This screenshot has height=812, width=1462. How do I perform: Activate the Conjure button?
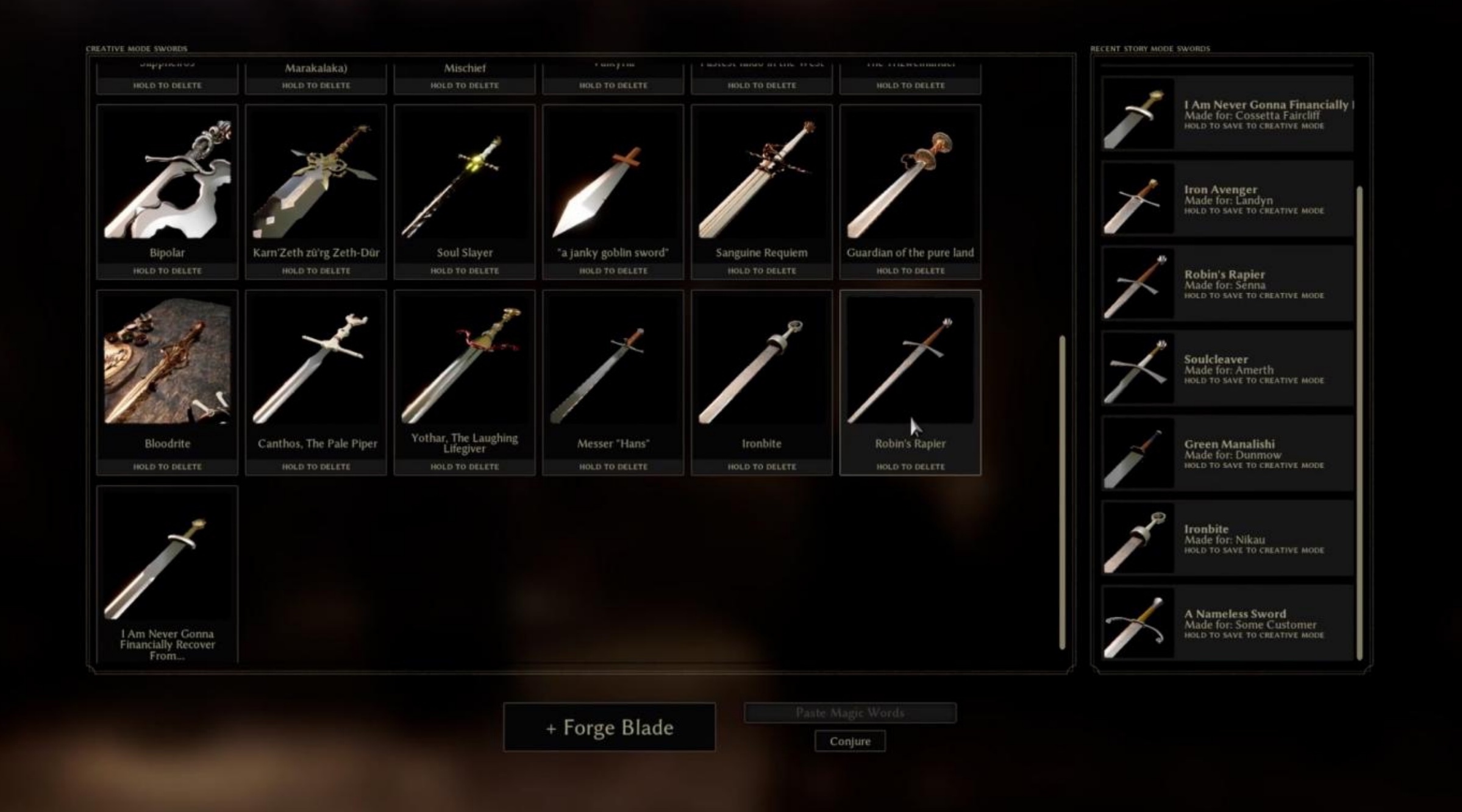pyautogui.click(x=850, y=741)
